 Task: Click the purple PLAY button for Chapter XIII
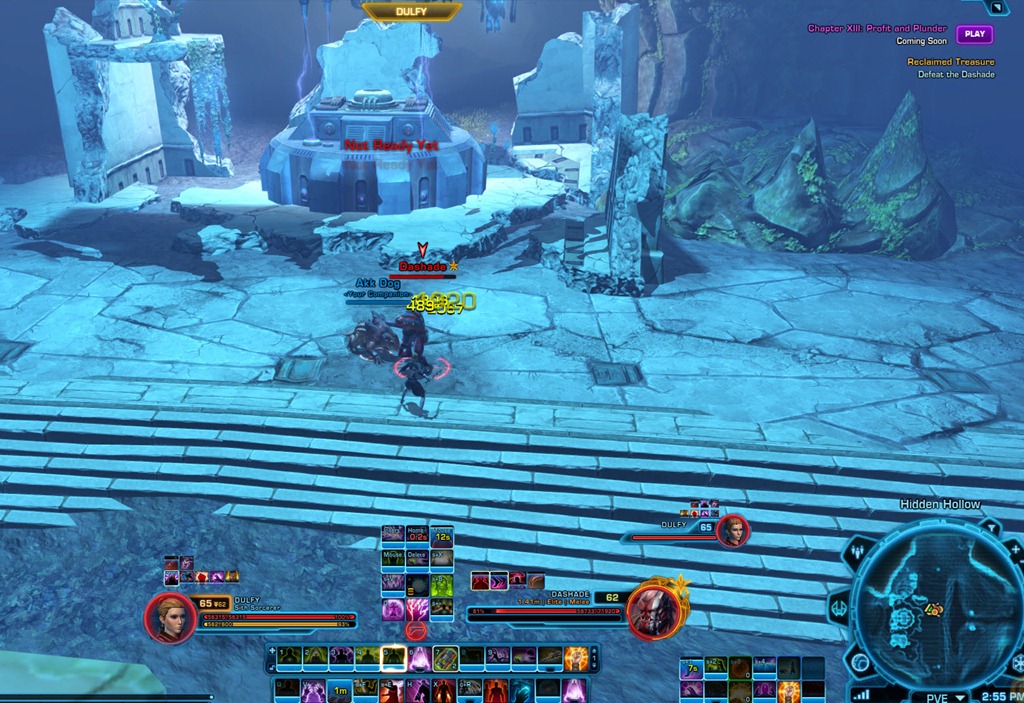click(x=974, y=34)
